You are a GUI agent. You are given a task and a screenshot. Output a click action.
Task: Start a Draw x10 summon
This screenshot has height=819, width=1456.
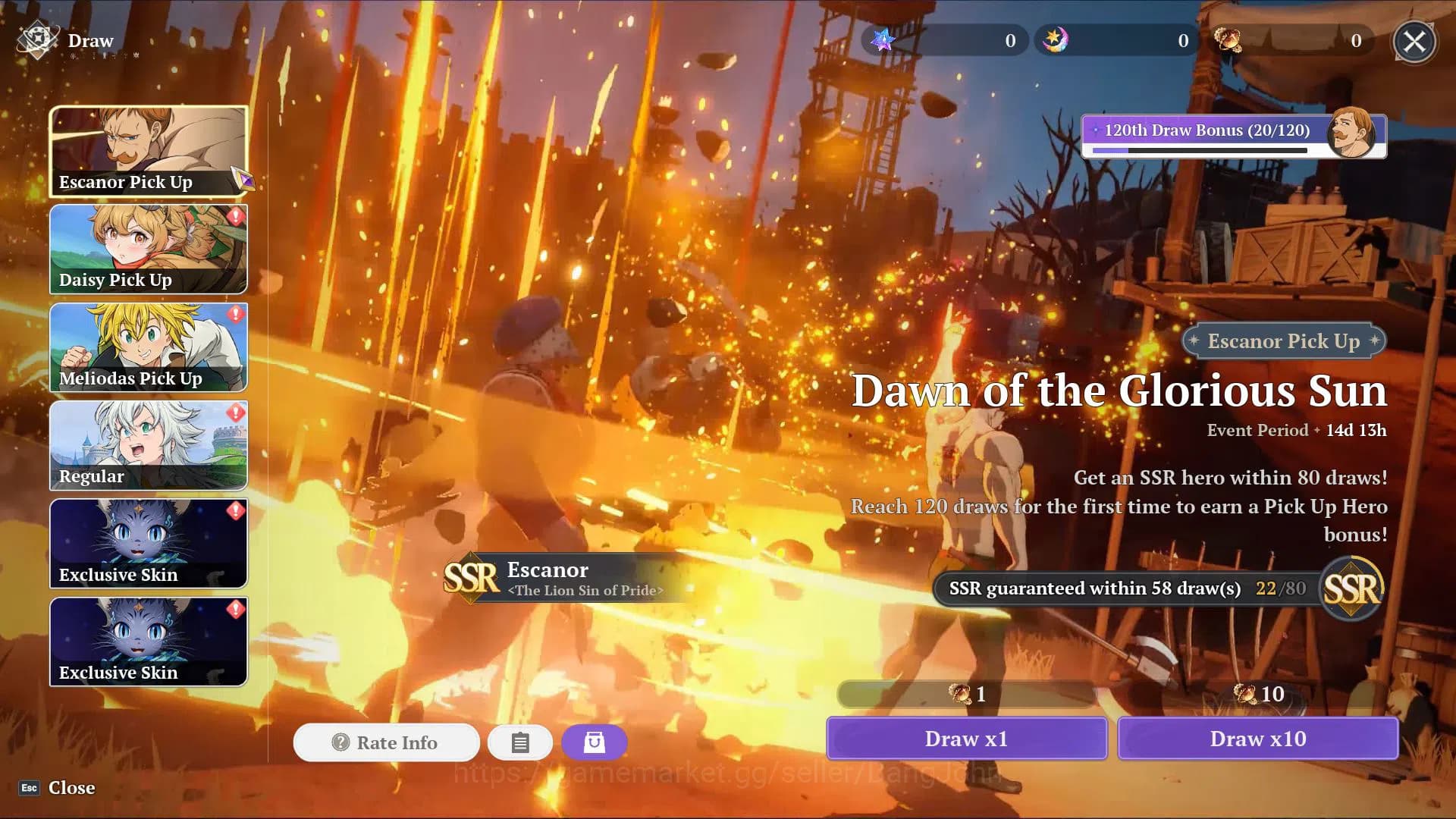pos(1257,739)
